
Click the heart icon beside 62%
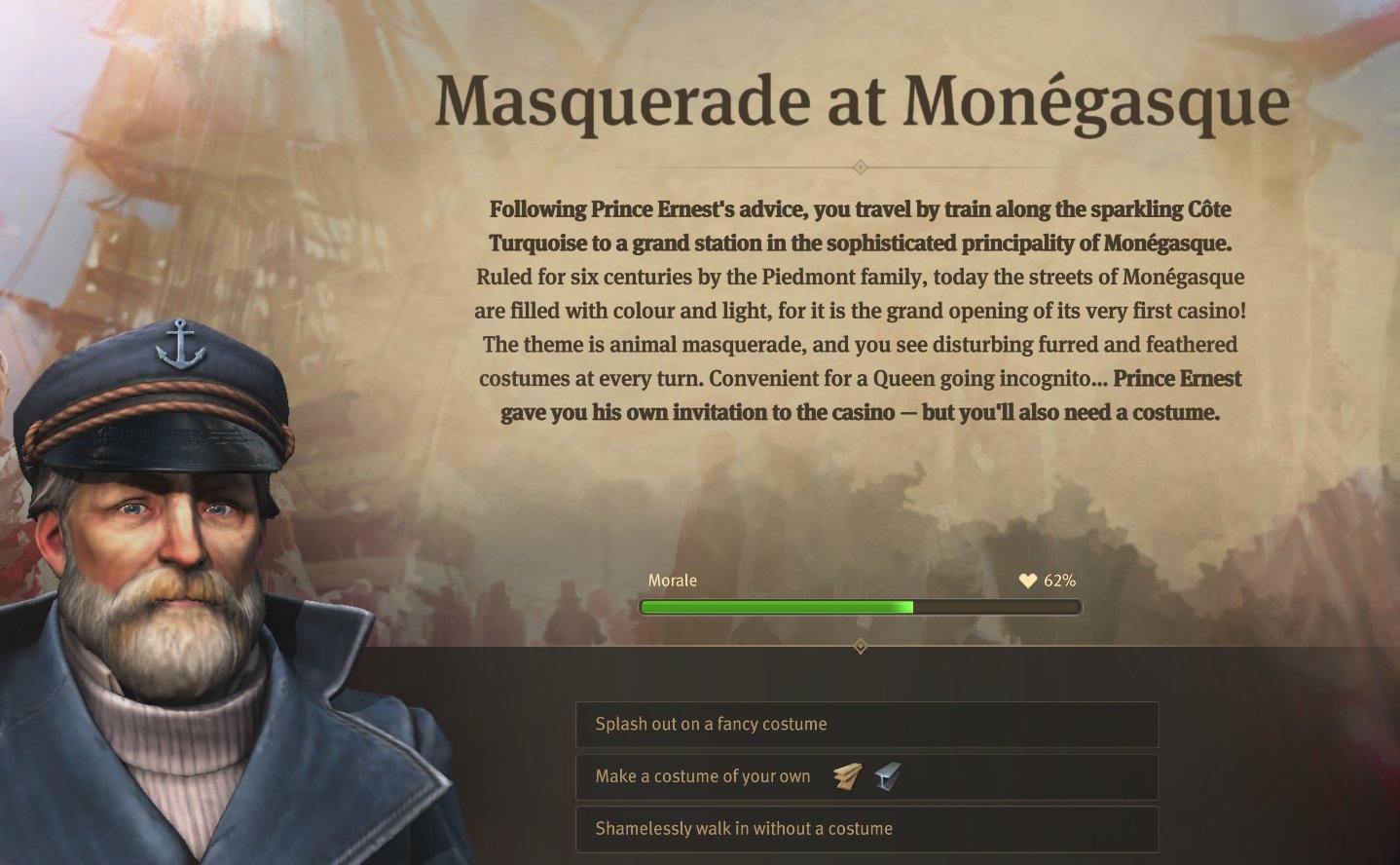[x=1029, y=580]
